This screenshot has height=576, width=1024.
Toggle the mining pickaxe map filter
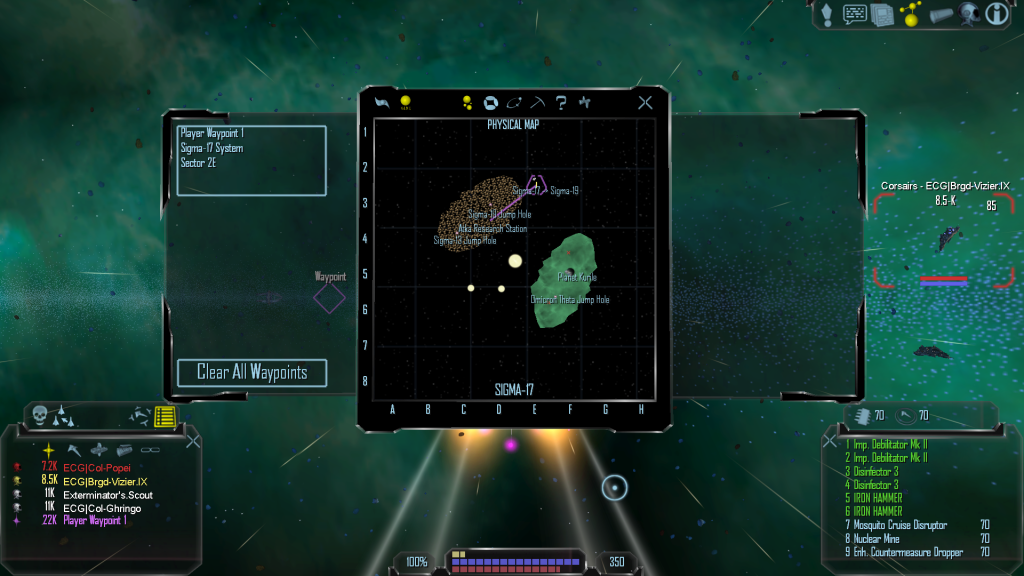click(538, 102)
